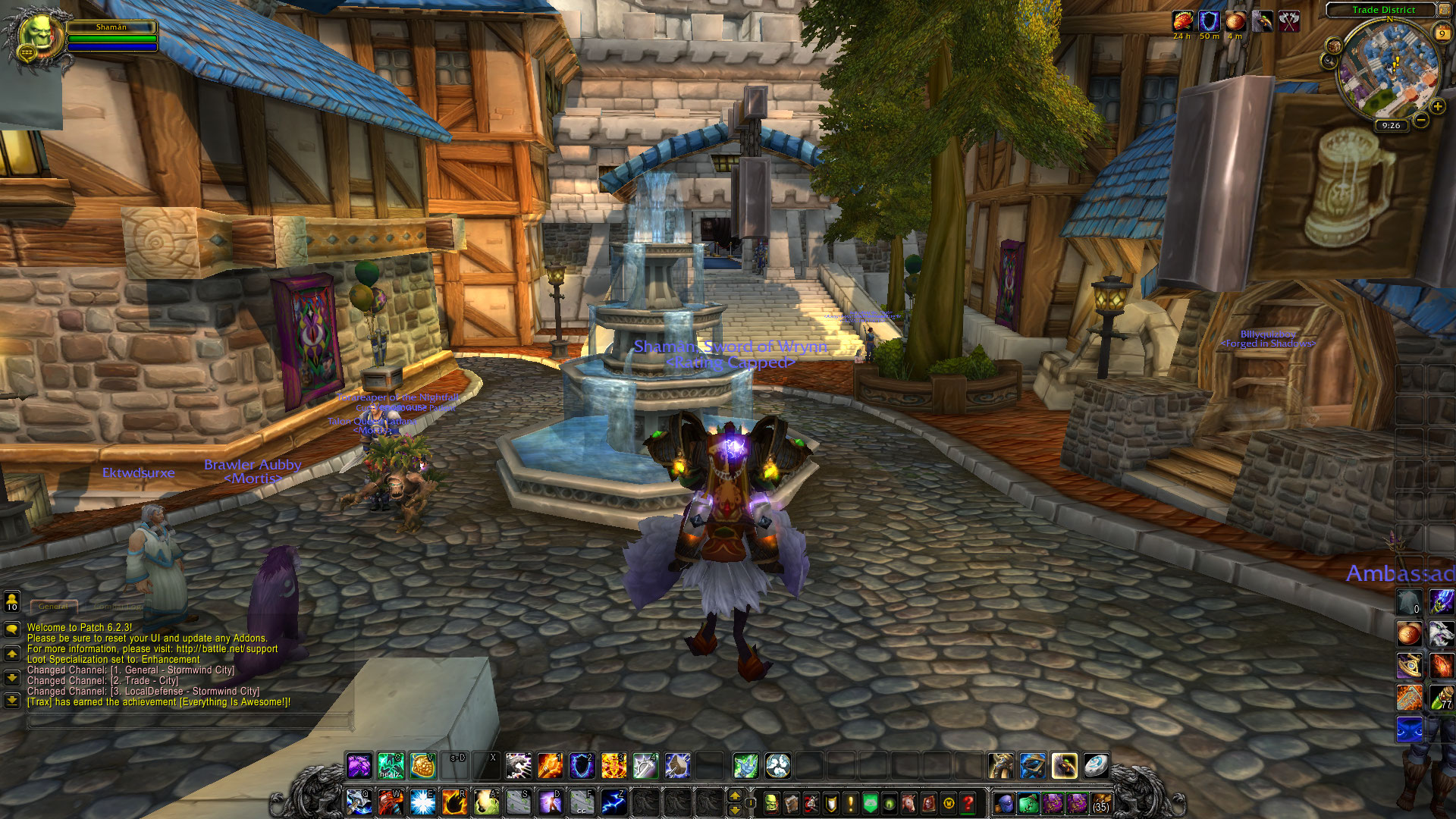Open the world map button beside Trade District
1456x819 pixels.
1444,10
